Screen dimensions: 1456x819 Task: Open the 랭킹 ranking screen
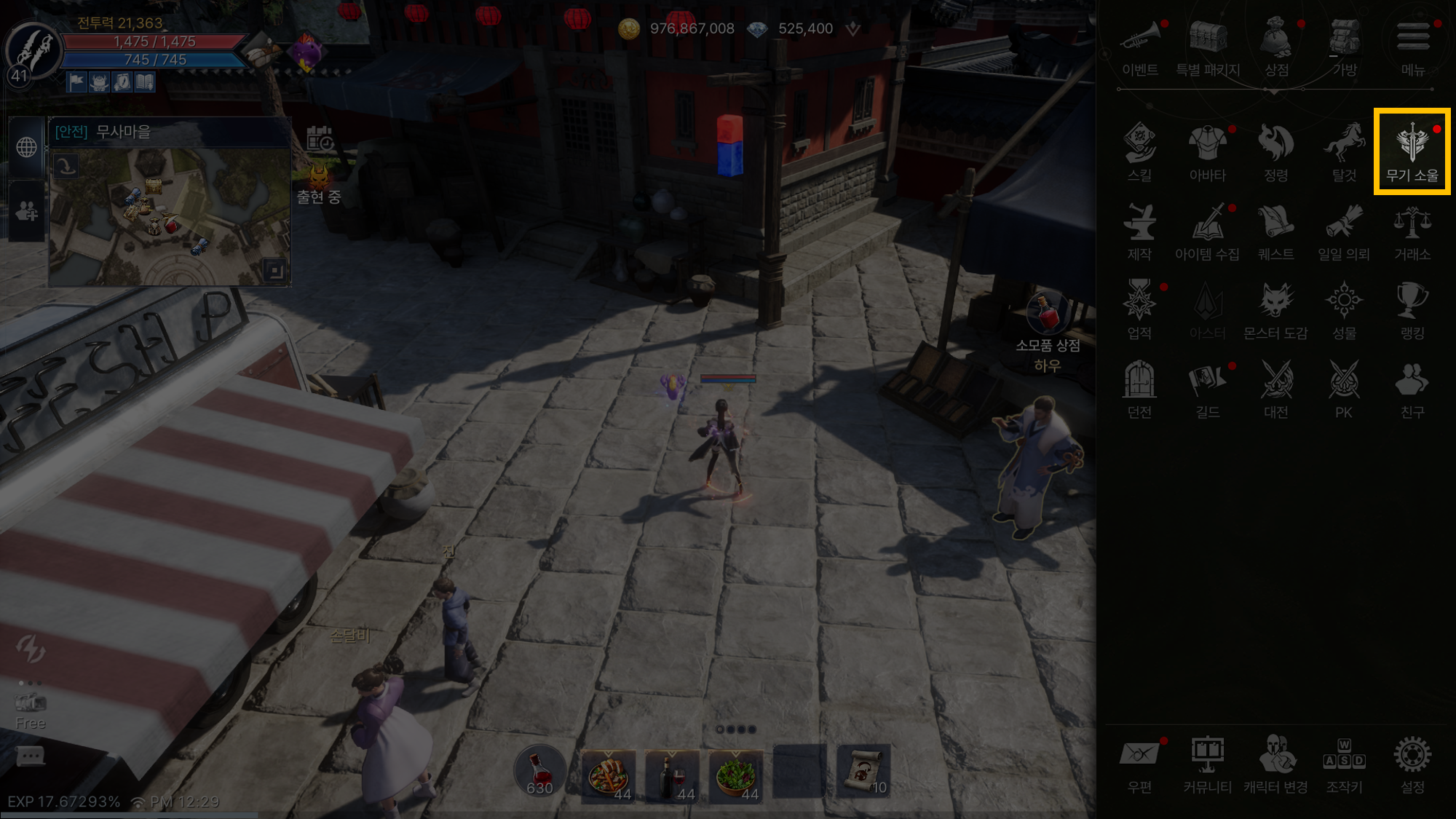click(x=1412, y=309)
